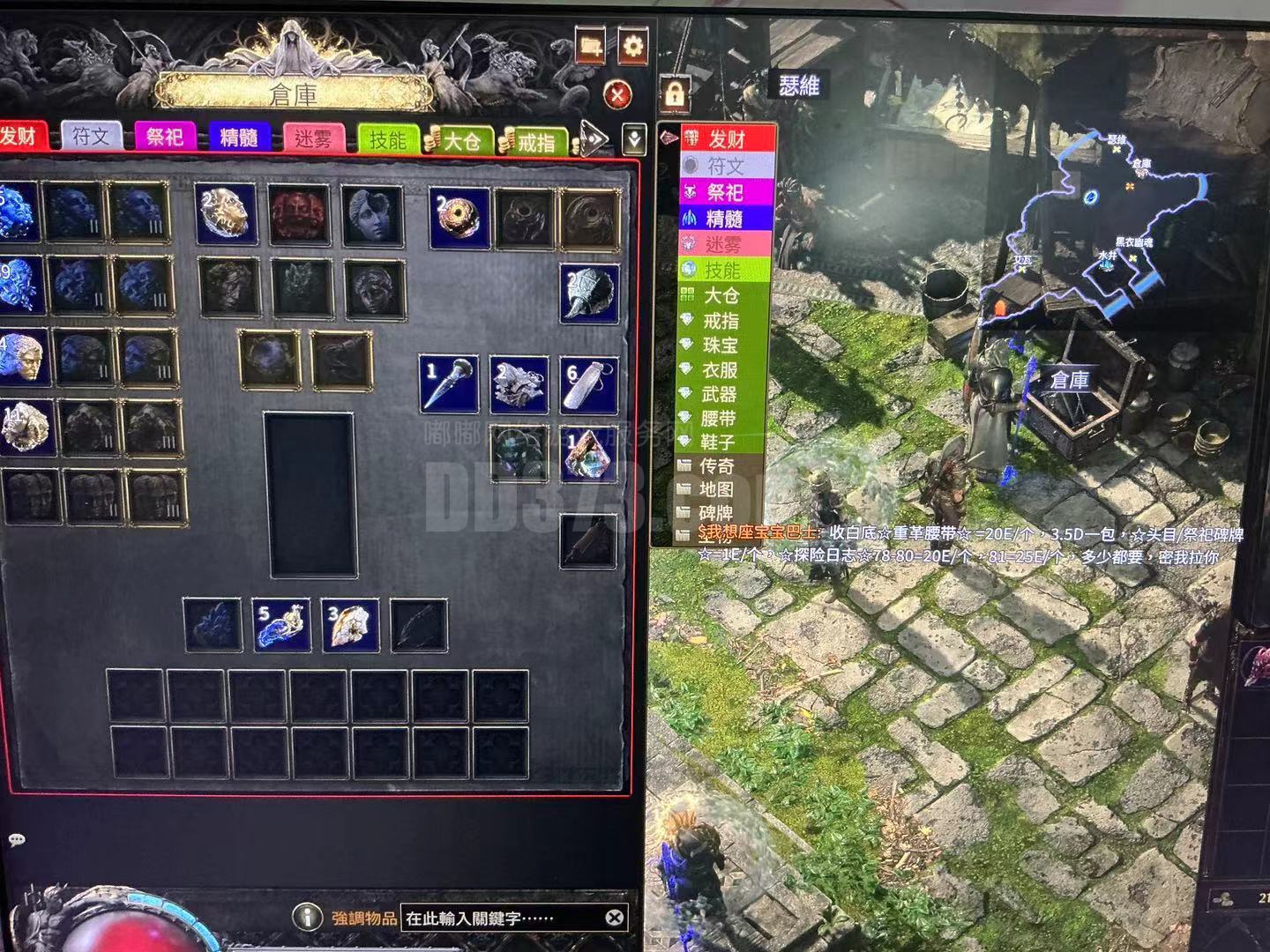Switch to the 符文 stash tab
Viewport: 1270px width, 952px height.
[91, 137]
